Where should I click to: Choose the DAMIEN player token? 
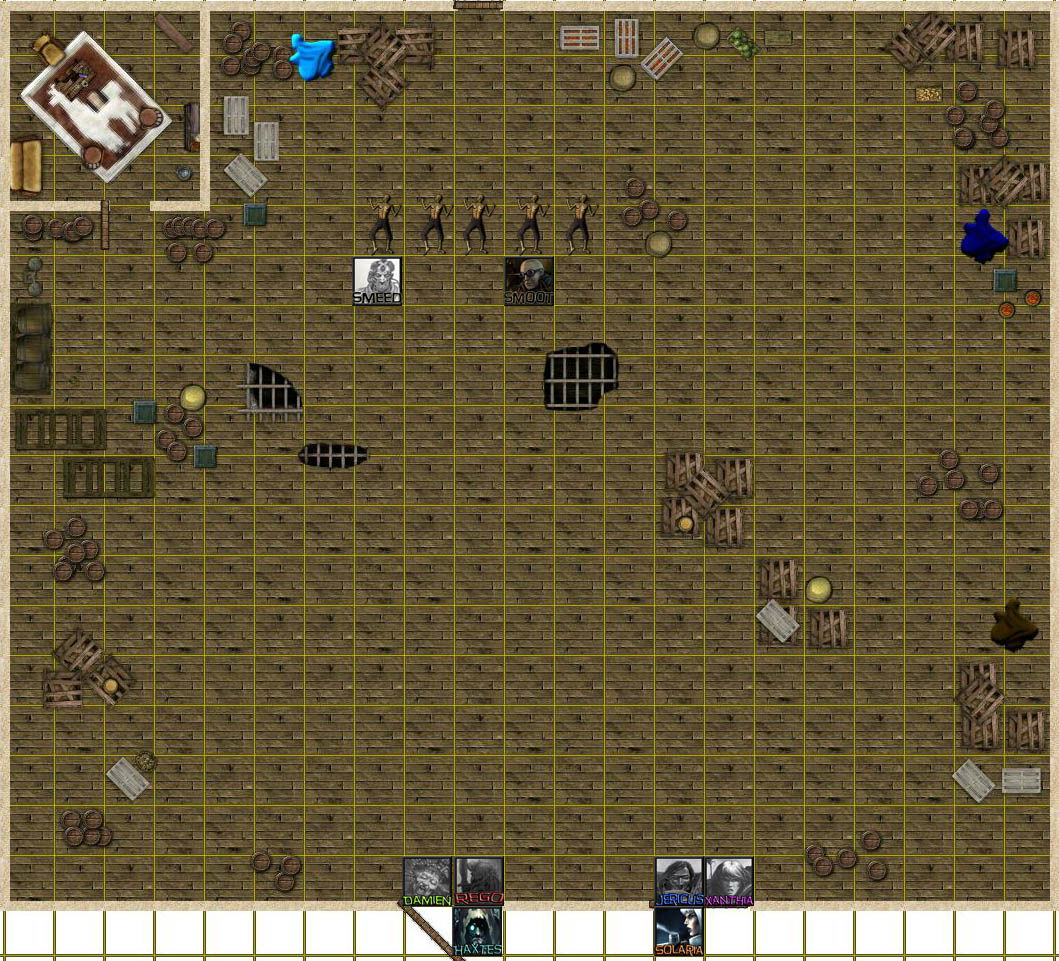[428, 881]
